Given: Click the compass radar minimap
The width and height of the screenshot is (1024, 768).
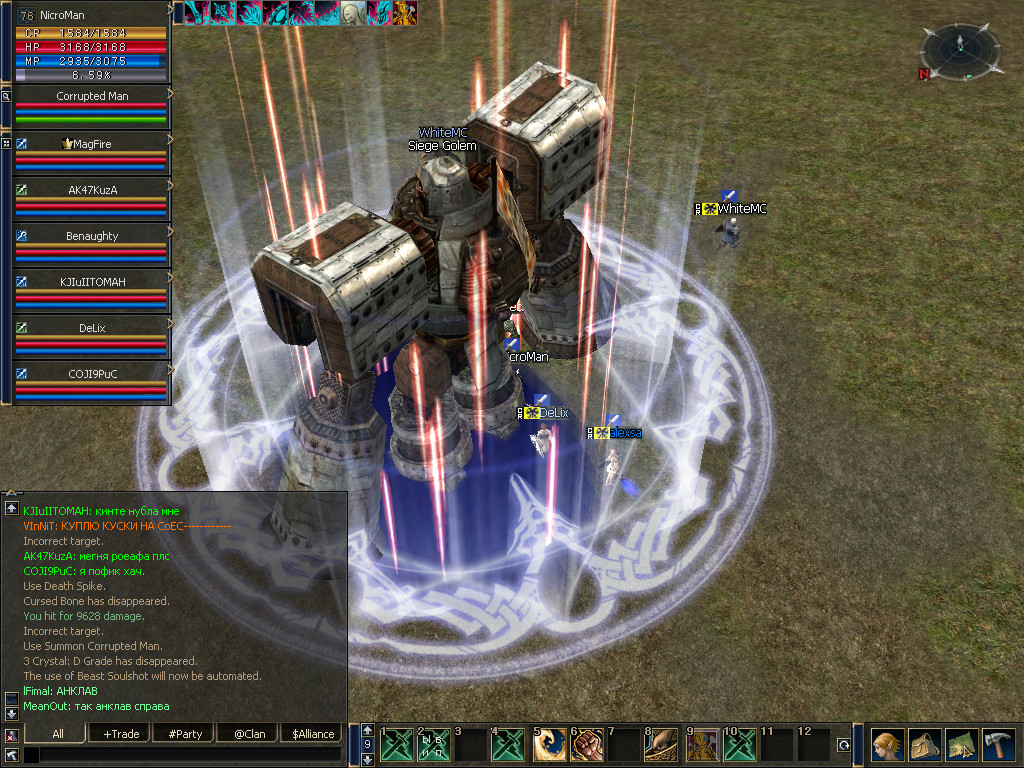Looking at the screenshot, I should click(x=959, y=52).
